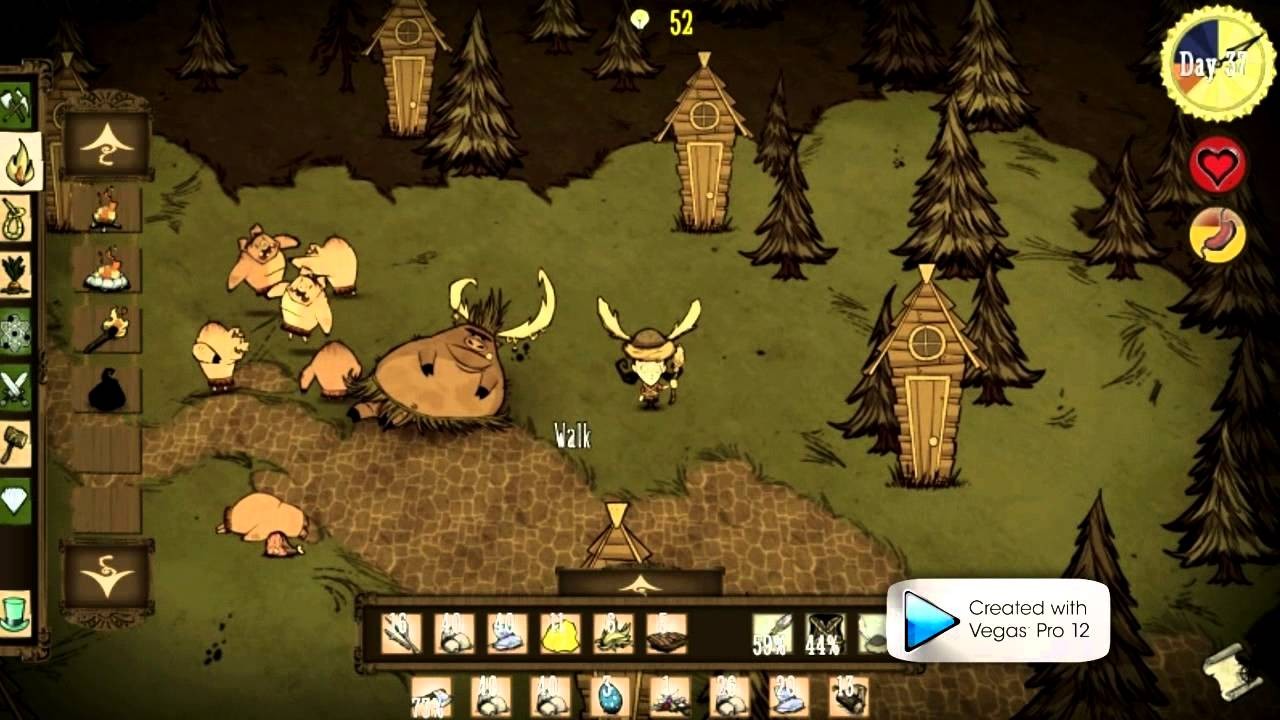Open the crossed swords Fight tab

point(17,386)
